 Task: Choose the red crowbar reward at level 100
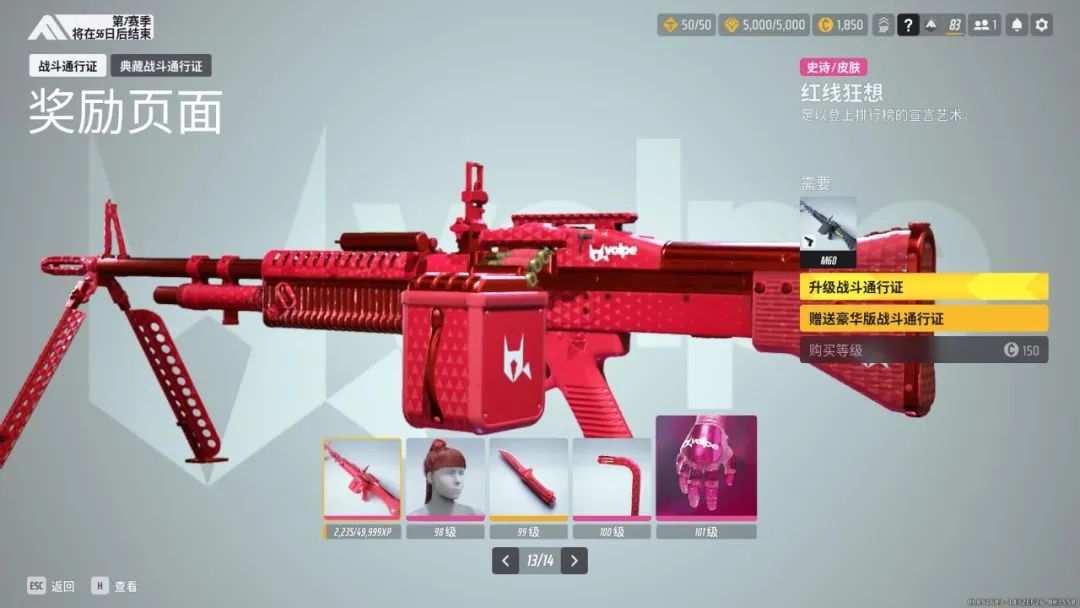[x=611, y=478]
